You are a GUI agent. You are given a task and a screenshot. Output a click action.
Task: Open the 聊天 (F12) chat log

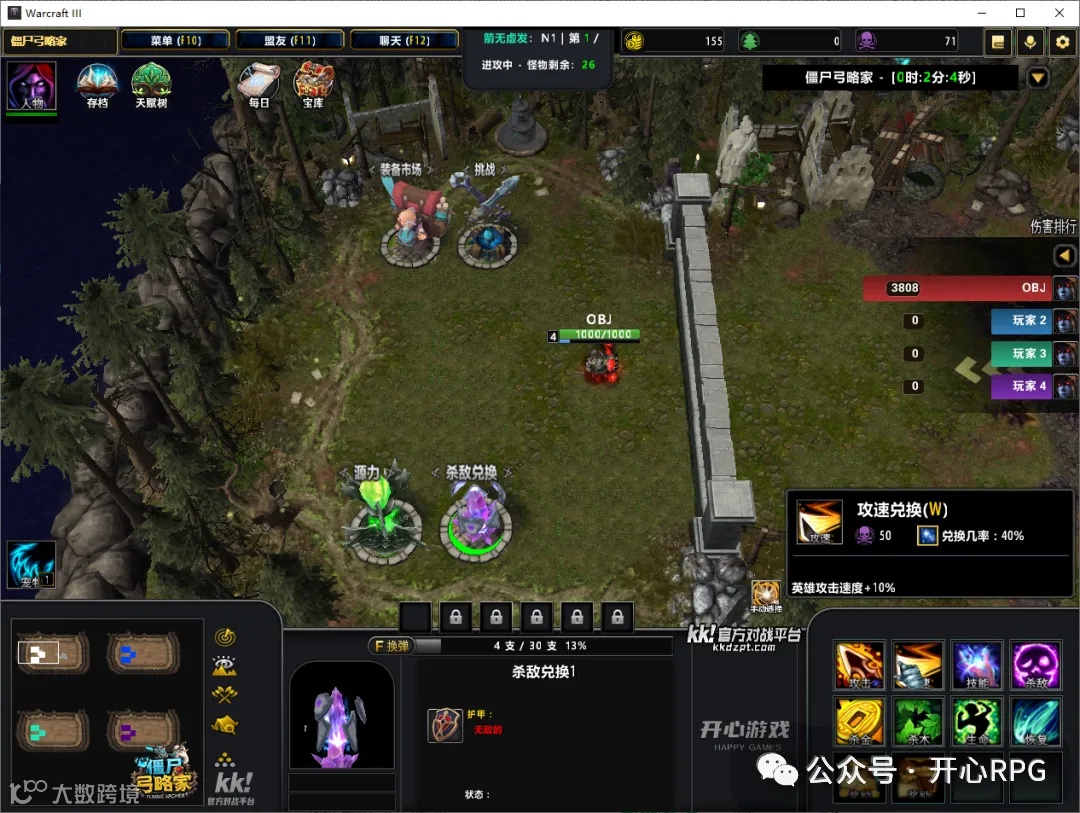[404, 41]
